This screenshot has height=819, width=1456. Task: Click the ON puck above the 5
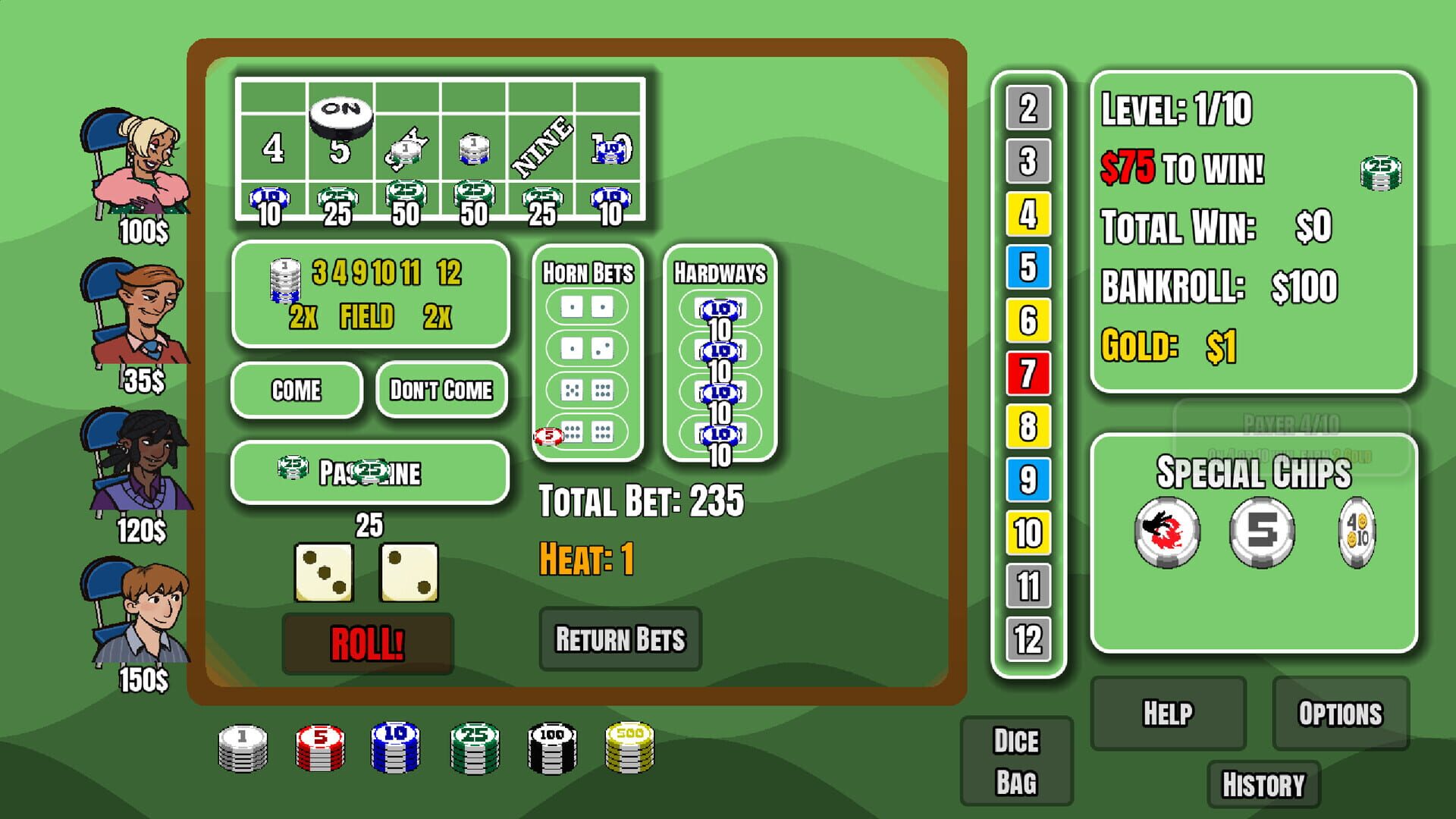340,114
